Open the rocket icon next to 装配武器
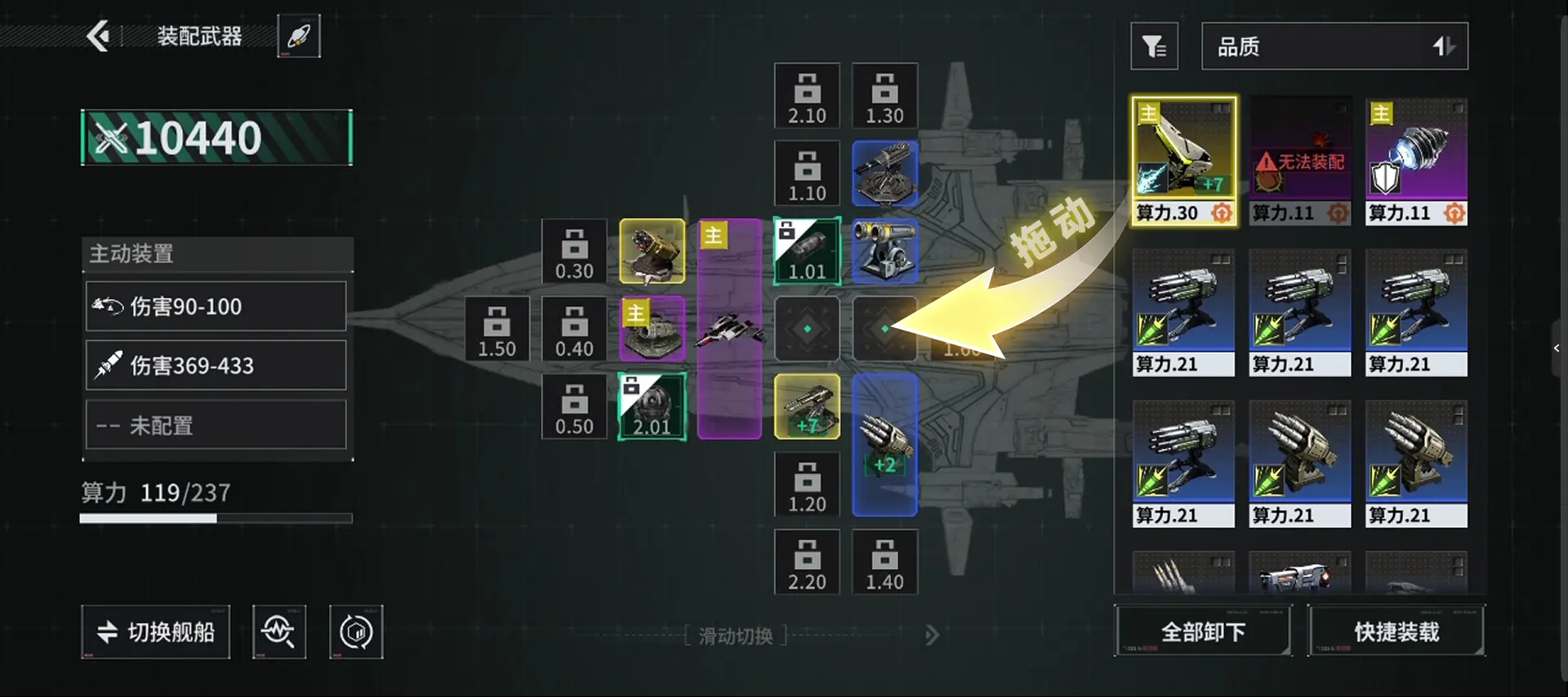 (x=299, y=36)
